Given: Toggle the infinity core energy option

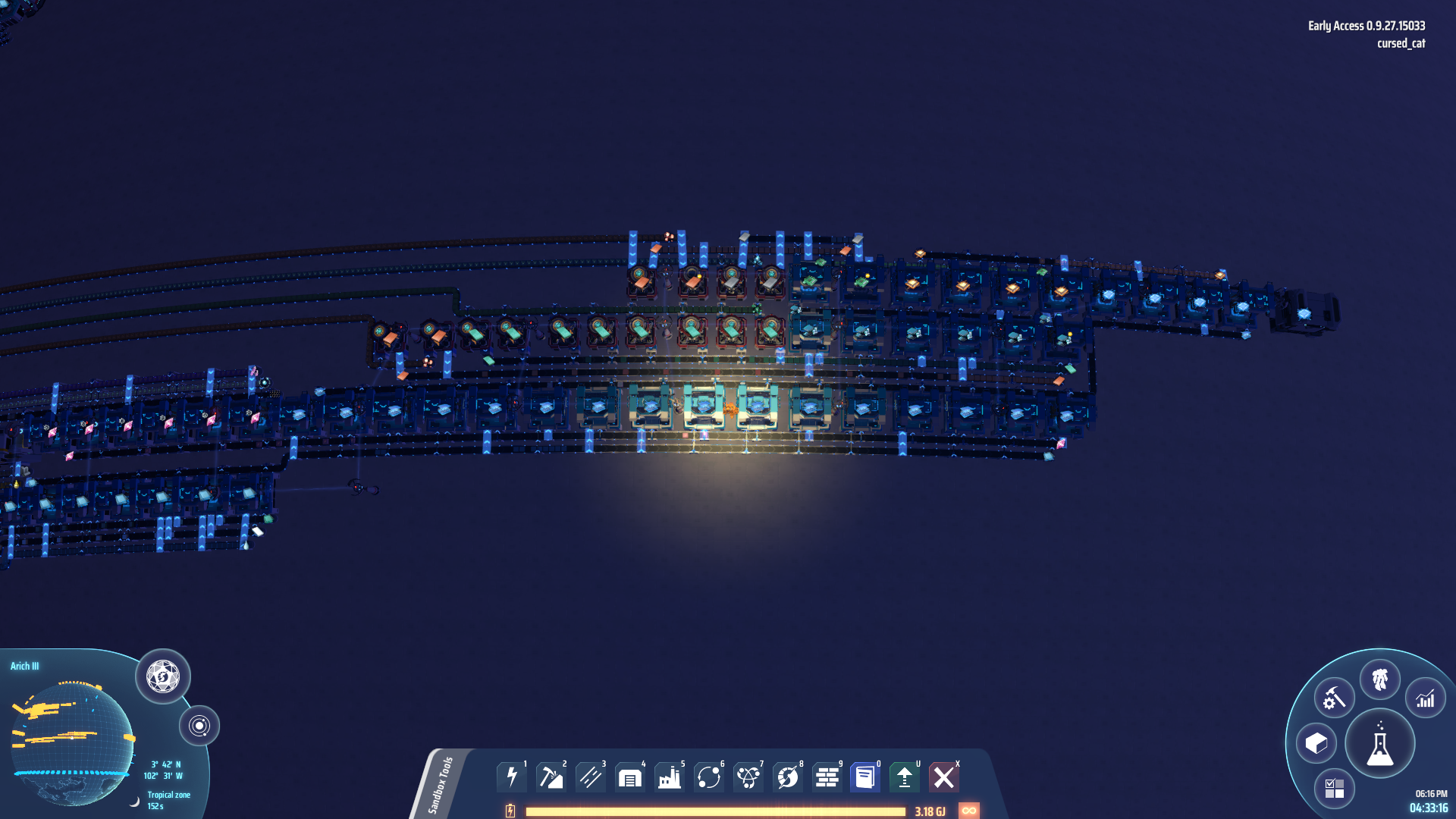Looking at the screenshot, I should pyautogui.click(x=969, y=810).
